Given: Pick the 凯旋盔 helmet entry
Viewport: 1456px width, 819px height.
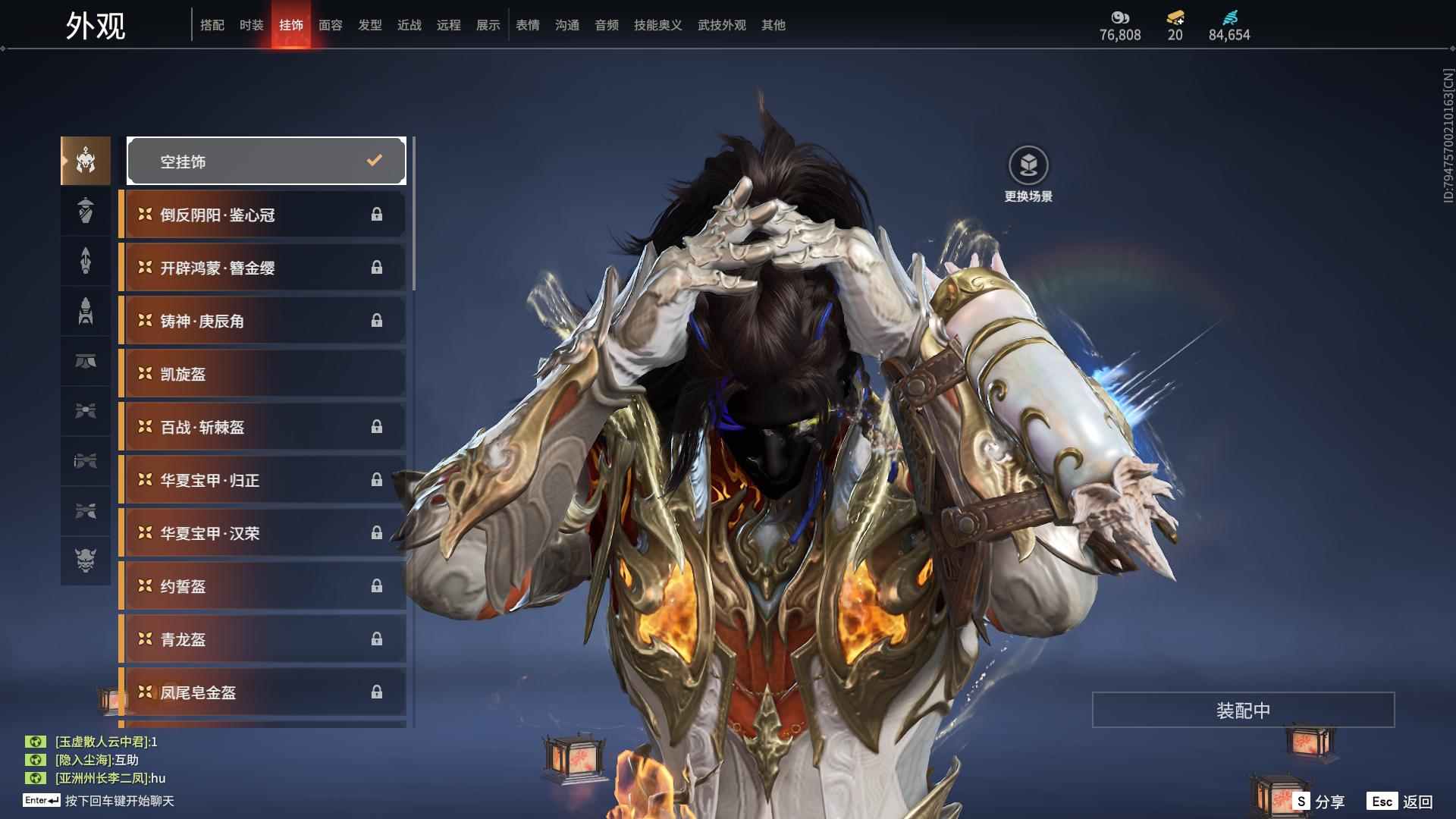Looking at the screenshot, I should click(x=262, y=374).
